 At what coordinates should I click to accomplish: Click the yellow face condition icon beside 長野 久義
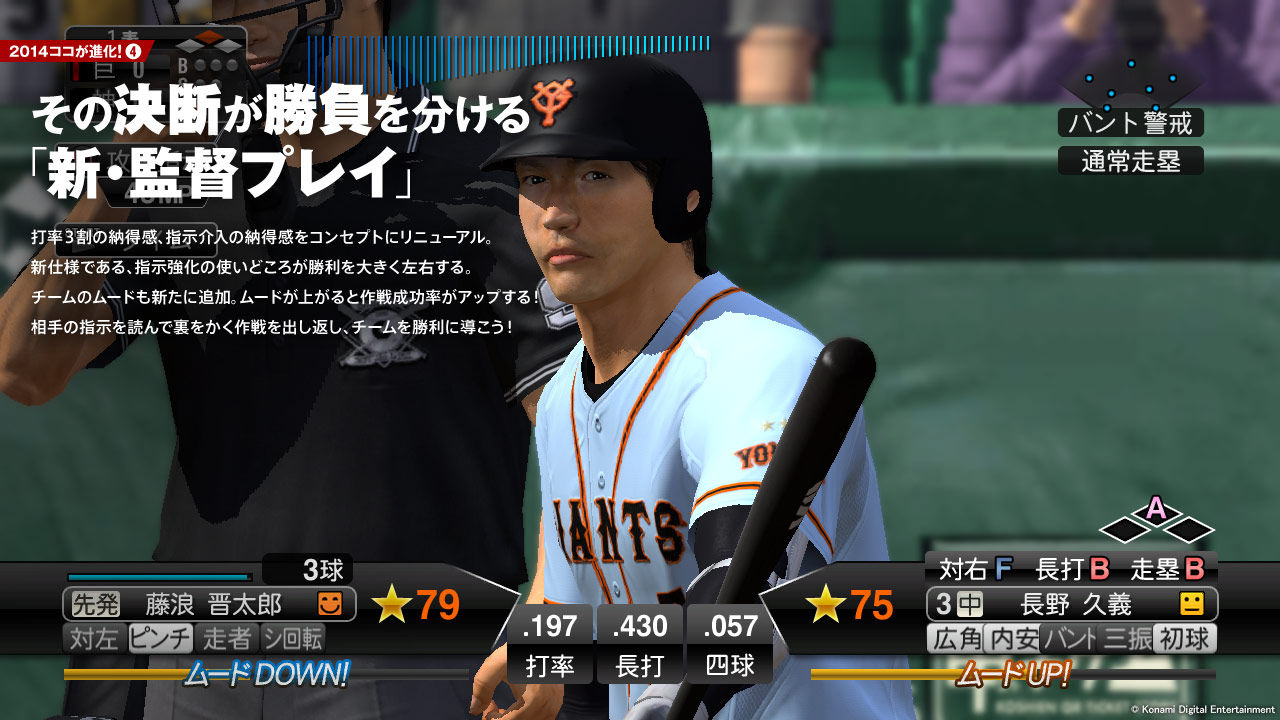point(1194,605)
